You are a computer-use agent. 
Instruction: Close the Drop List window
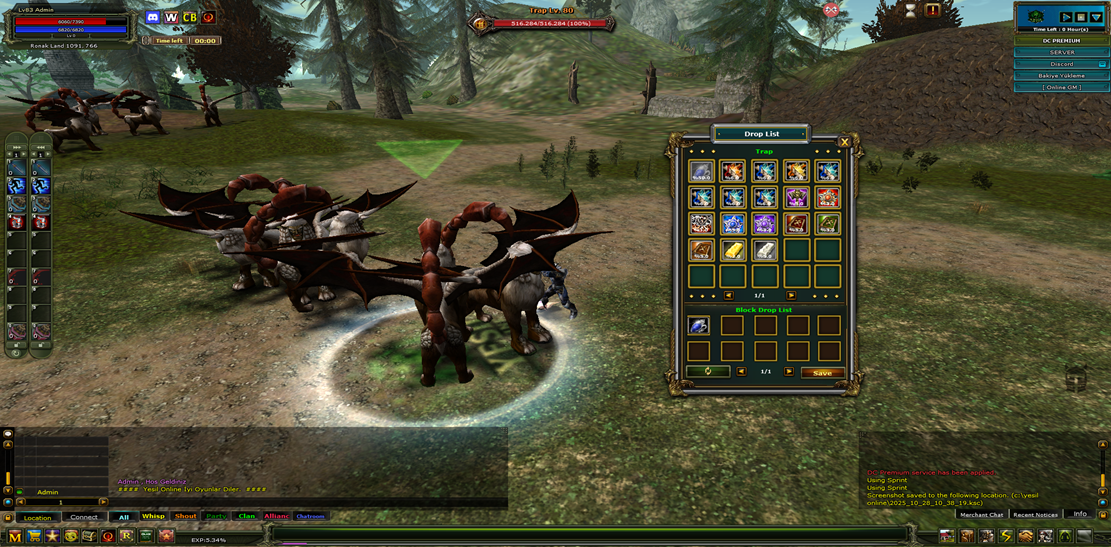coord(845,143)
